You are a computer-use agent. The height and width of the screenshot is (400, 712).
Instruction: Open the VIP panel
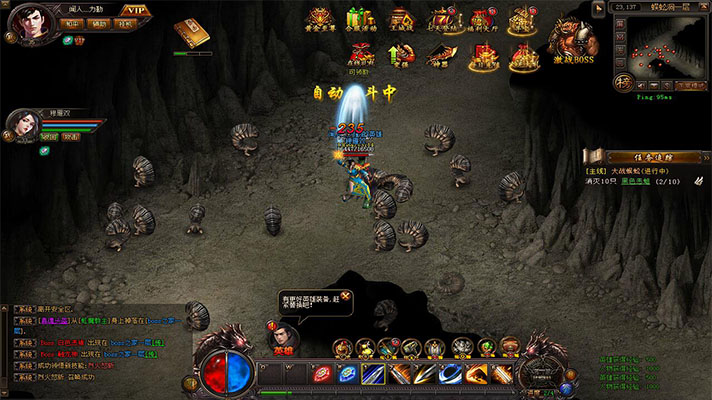[x=137, y=9]
